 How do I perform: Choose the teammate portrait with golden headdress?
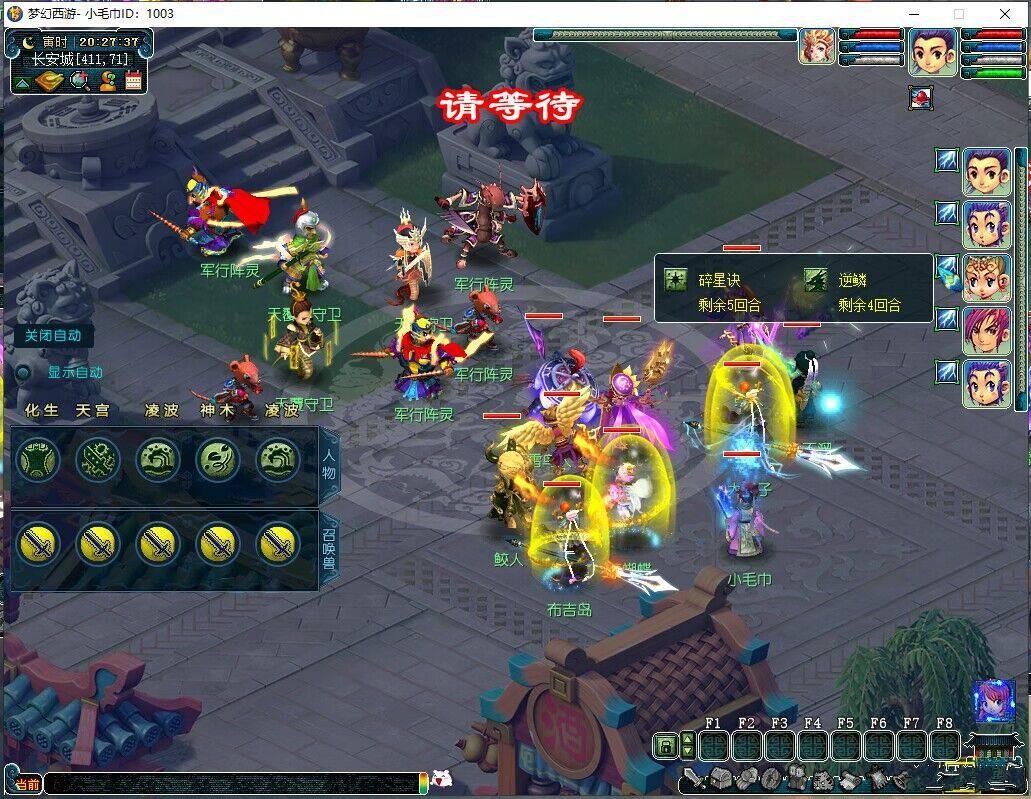pos(986,278)
